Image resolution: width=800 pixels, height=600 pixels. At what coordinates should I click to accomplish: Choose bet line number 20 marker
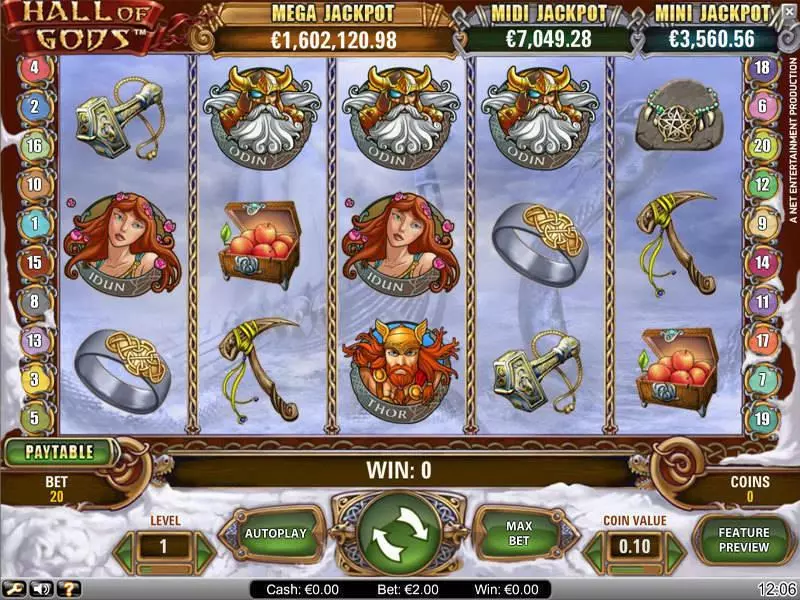762,146
